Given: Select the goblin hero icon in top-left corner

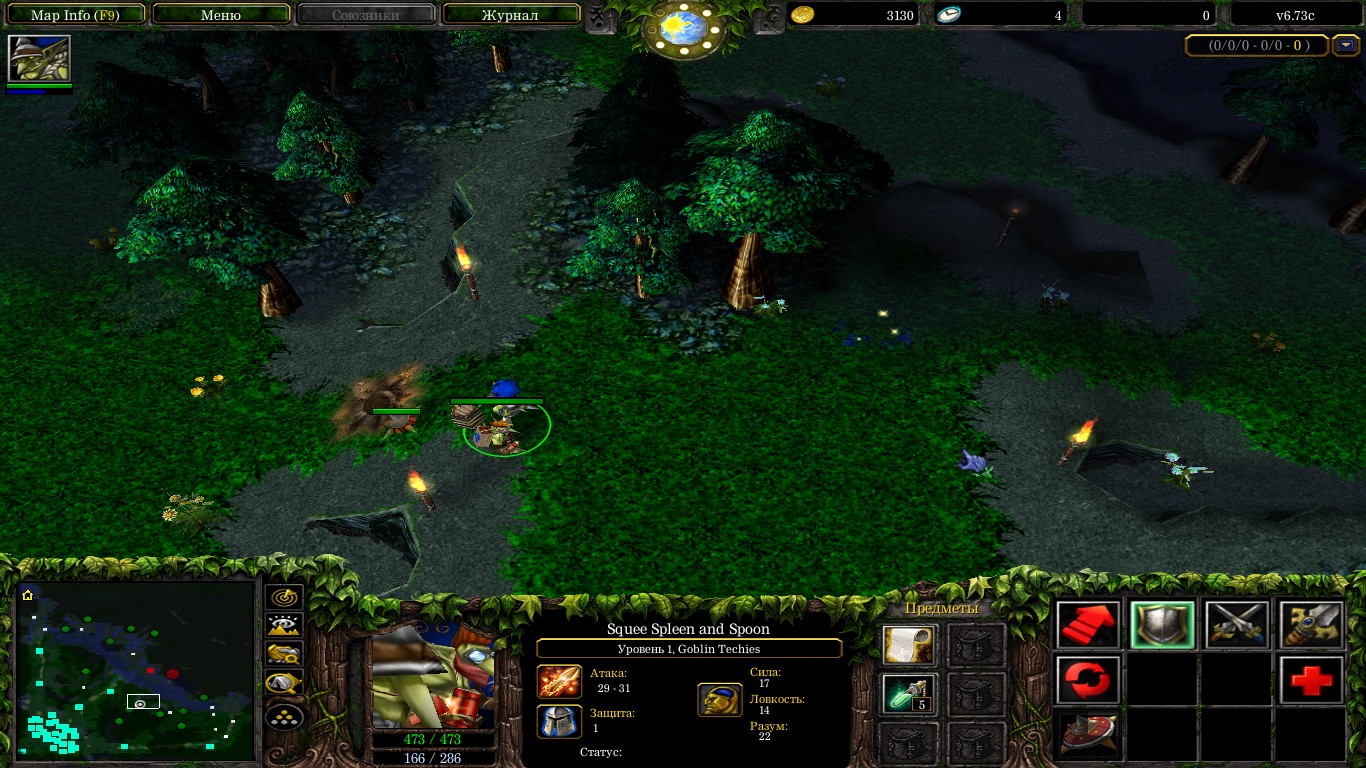Looking at the screenshot, I should 39,59.
